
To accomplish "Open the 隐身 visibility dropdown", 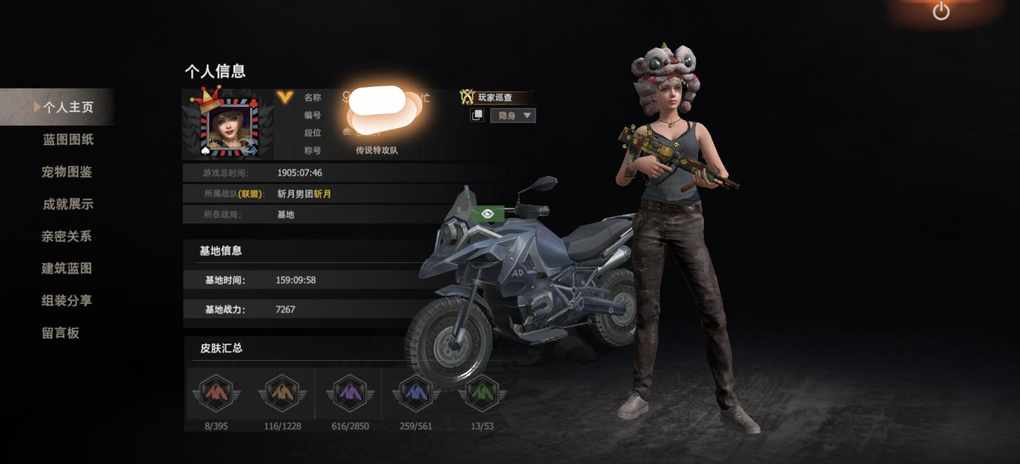I will pyautogui.click(x=513, y=116).
